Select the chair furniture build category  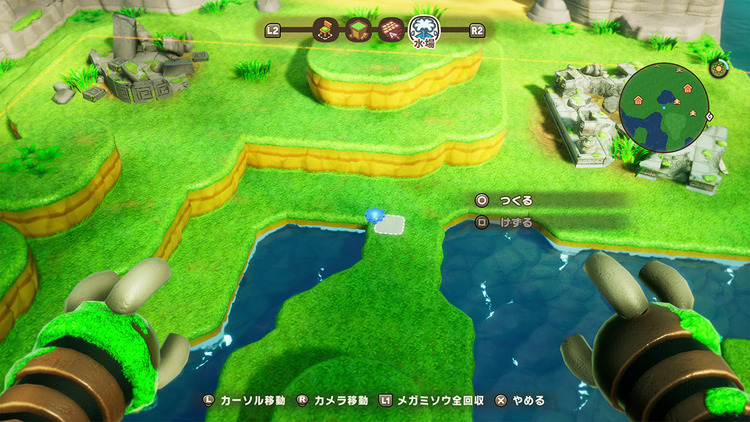coord(324,30)
